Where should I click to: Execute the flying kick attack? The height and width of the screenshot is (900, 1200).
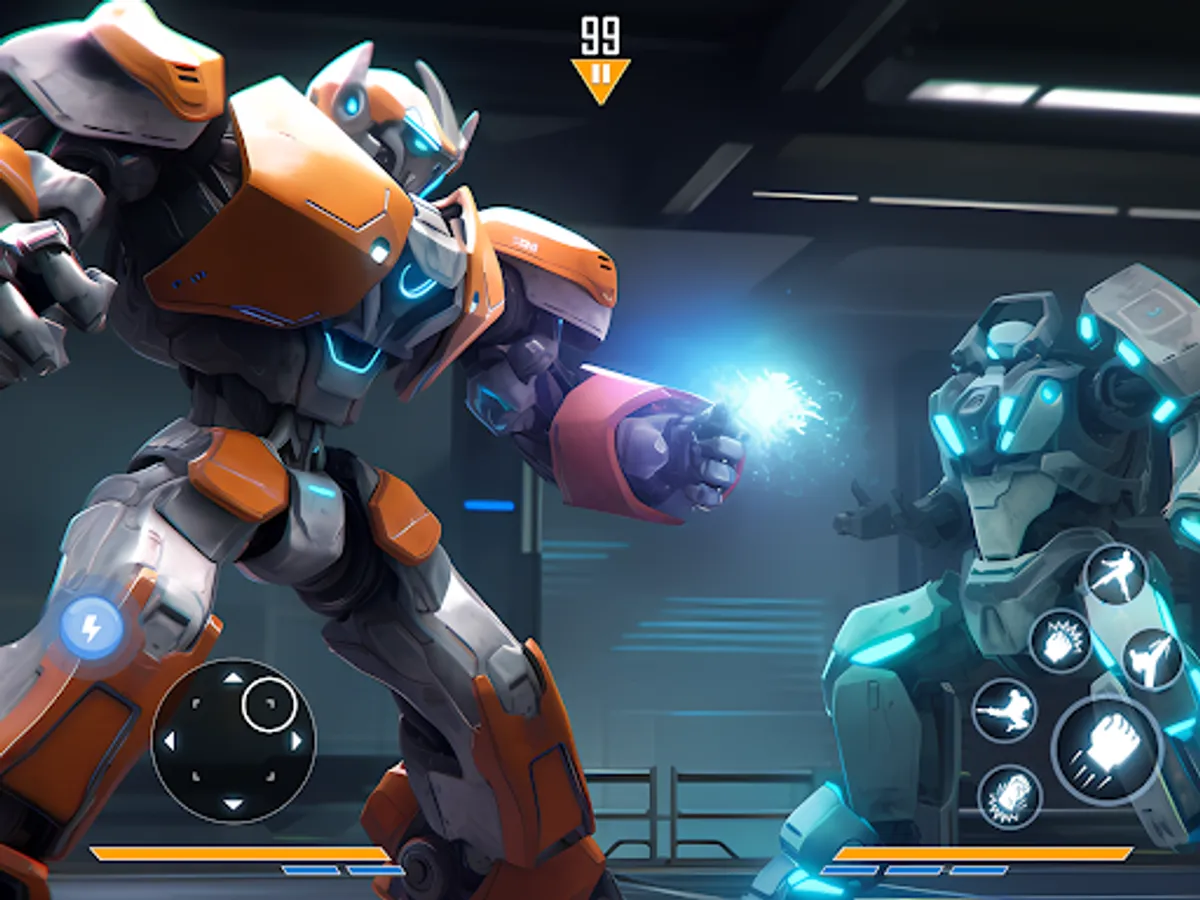[x=1004, y=710]
